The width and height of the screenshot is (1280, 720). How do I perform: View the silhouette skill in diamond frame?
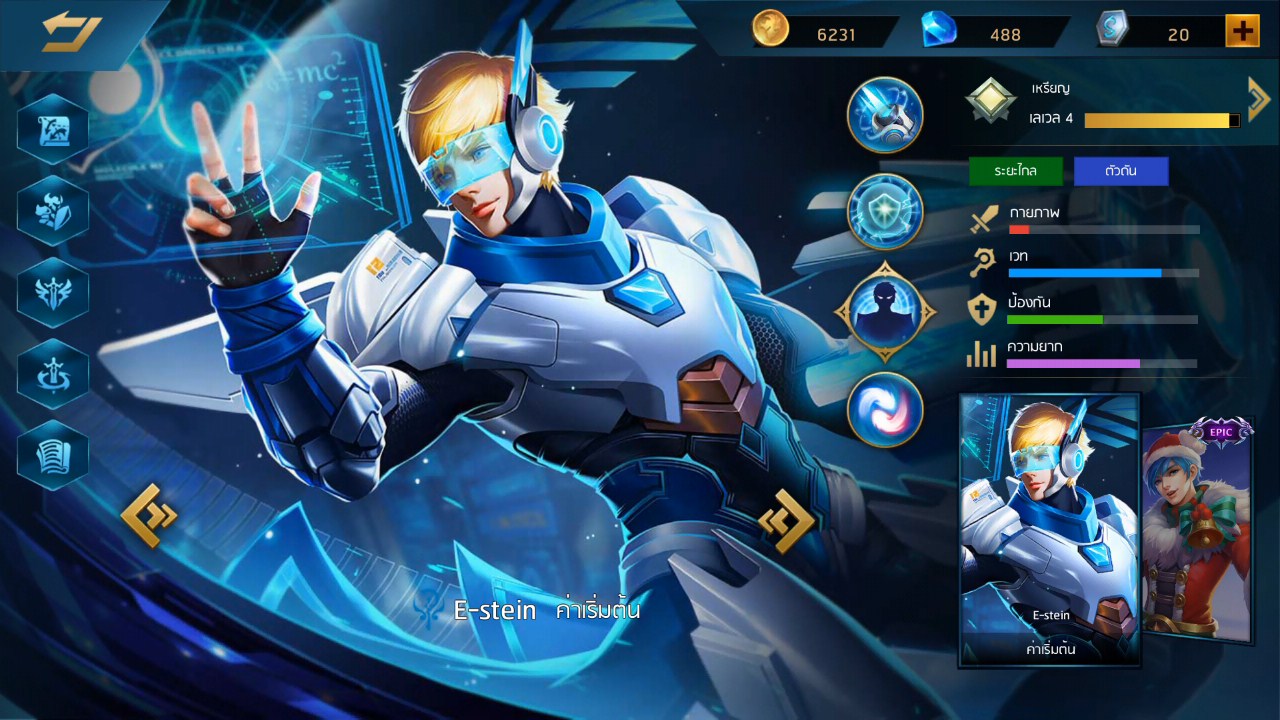(x=885, y=310)
